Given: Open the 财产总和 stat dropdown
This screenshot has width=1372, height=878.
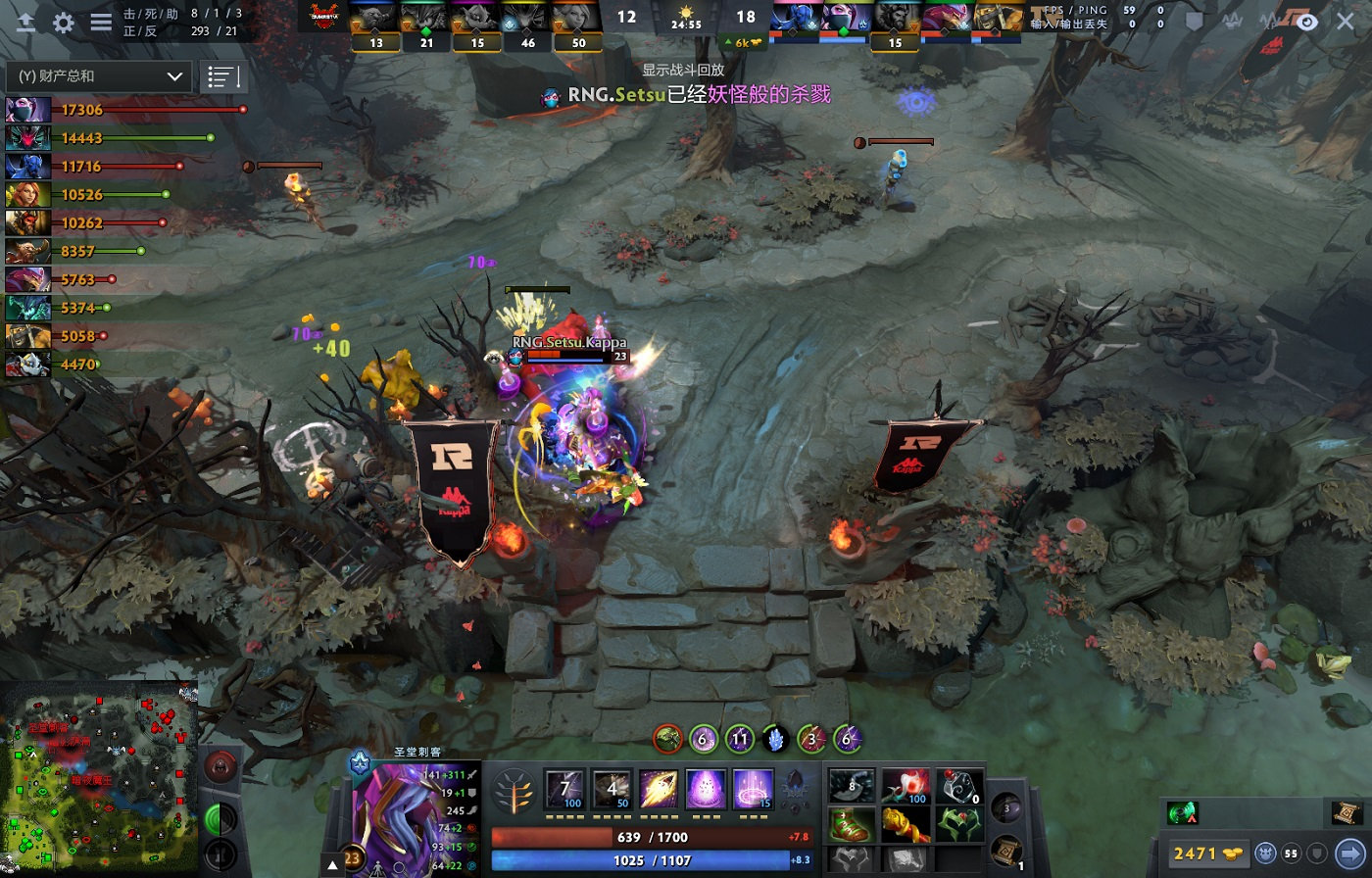Looking at the screenshot, I should click(x=98, y=76).
